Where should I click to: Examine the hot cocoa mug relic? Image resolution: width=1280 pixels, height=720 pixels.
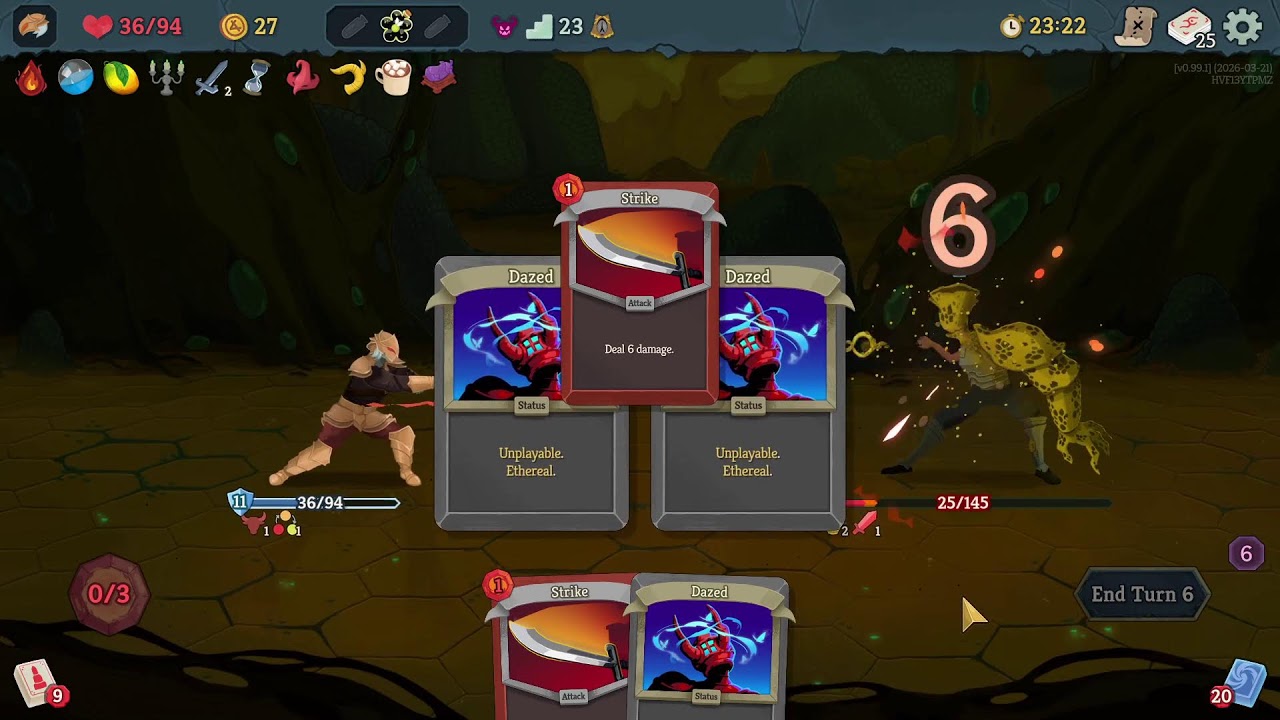click(393, 78)
